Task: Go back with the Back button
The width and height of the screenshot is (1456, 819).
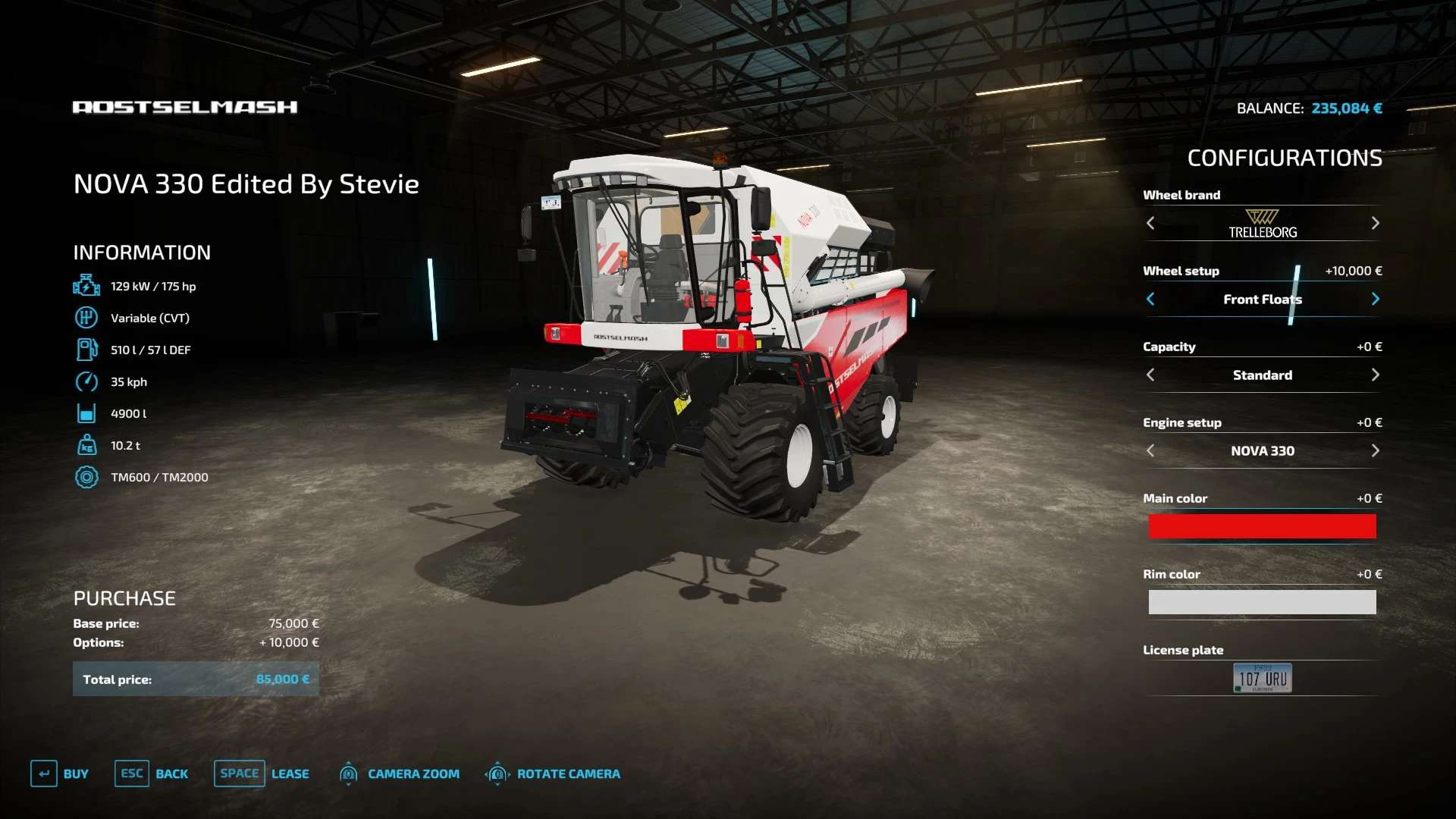Action: [x=152, y=773]
